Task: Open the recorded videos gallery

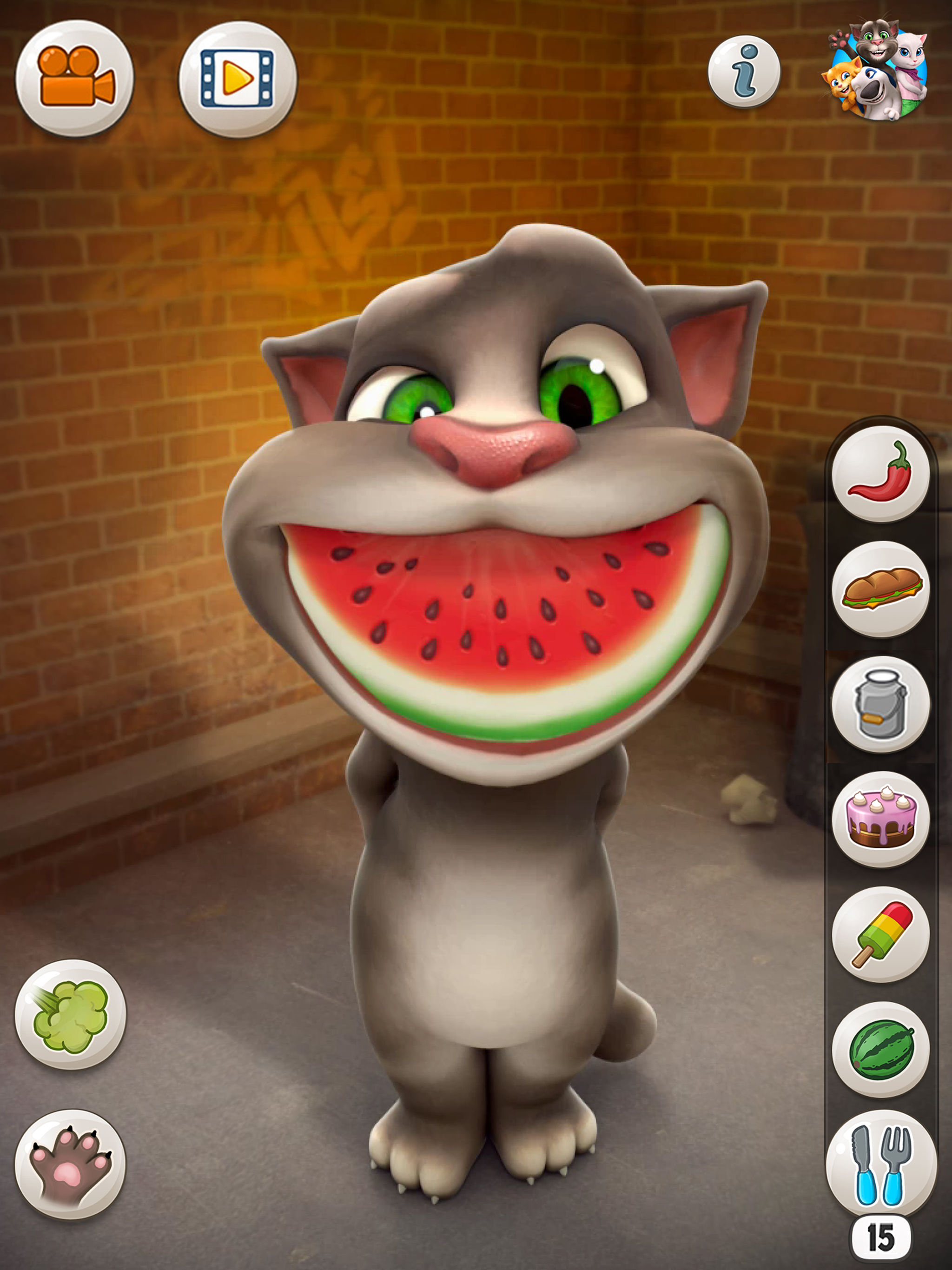Action: coord(238,79)
